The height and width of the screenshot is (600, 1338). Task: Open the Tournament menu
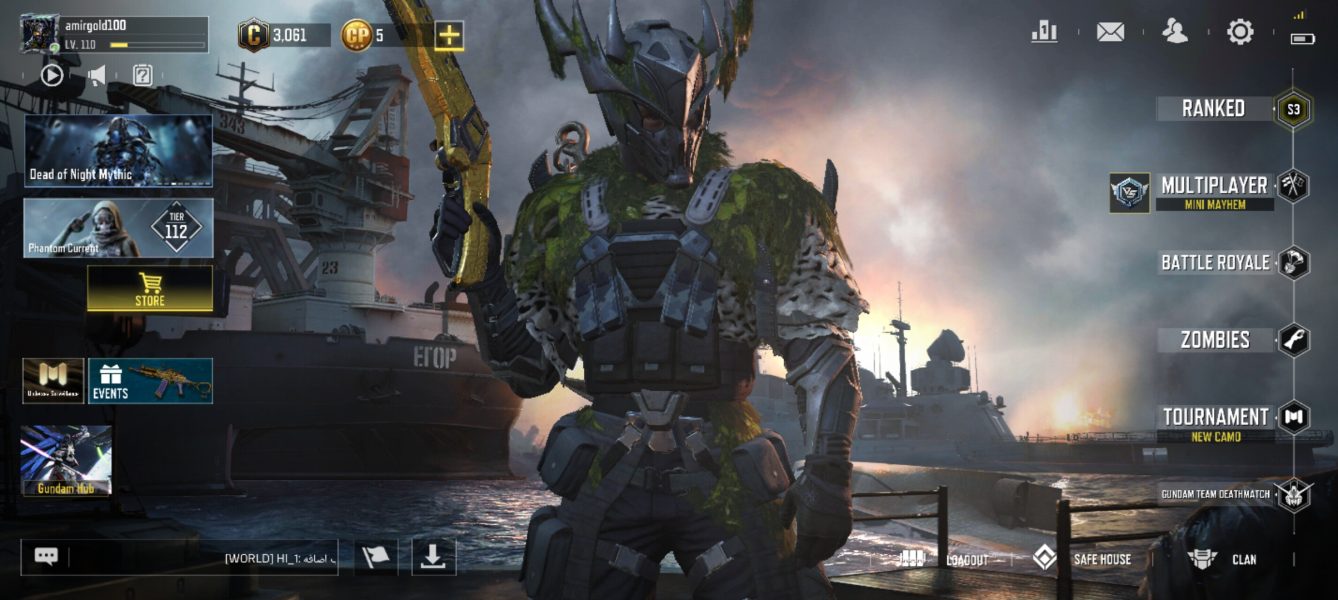1214,417
